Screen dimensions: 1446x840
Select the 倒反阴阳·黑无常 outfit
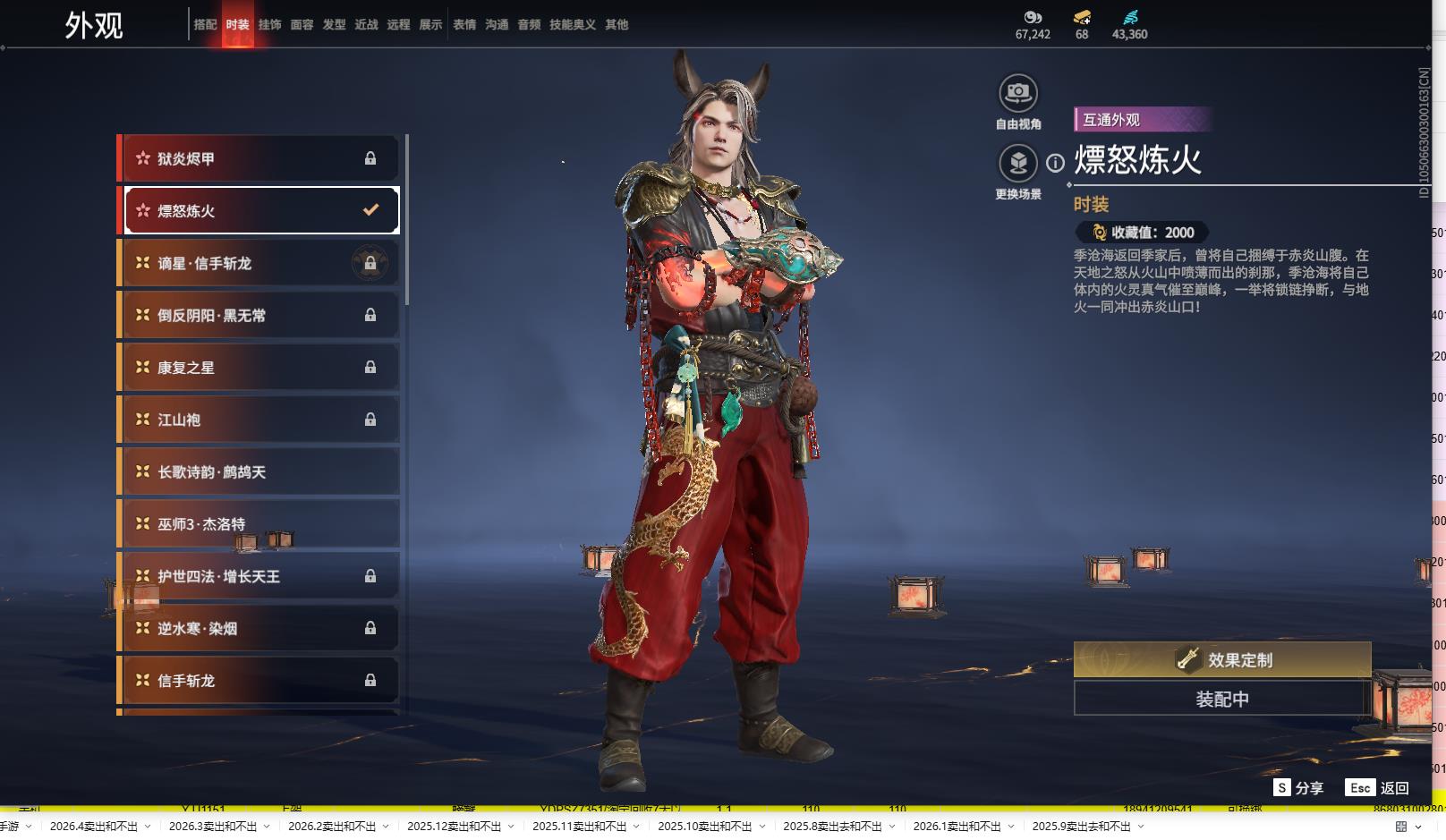pyautogui.click(x=259, y=316)
